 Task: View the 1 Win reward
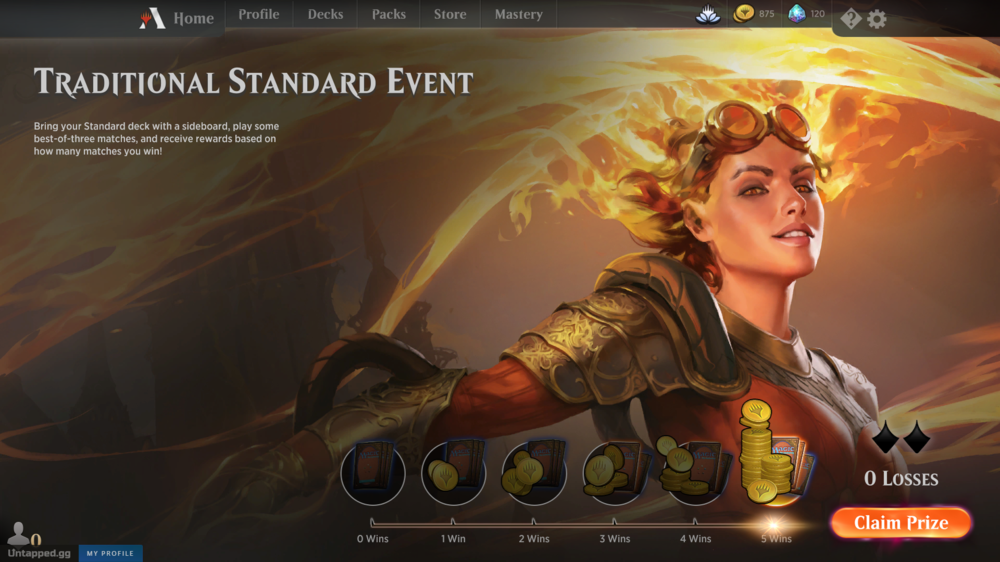(453, 472)
